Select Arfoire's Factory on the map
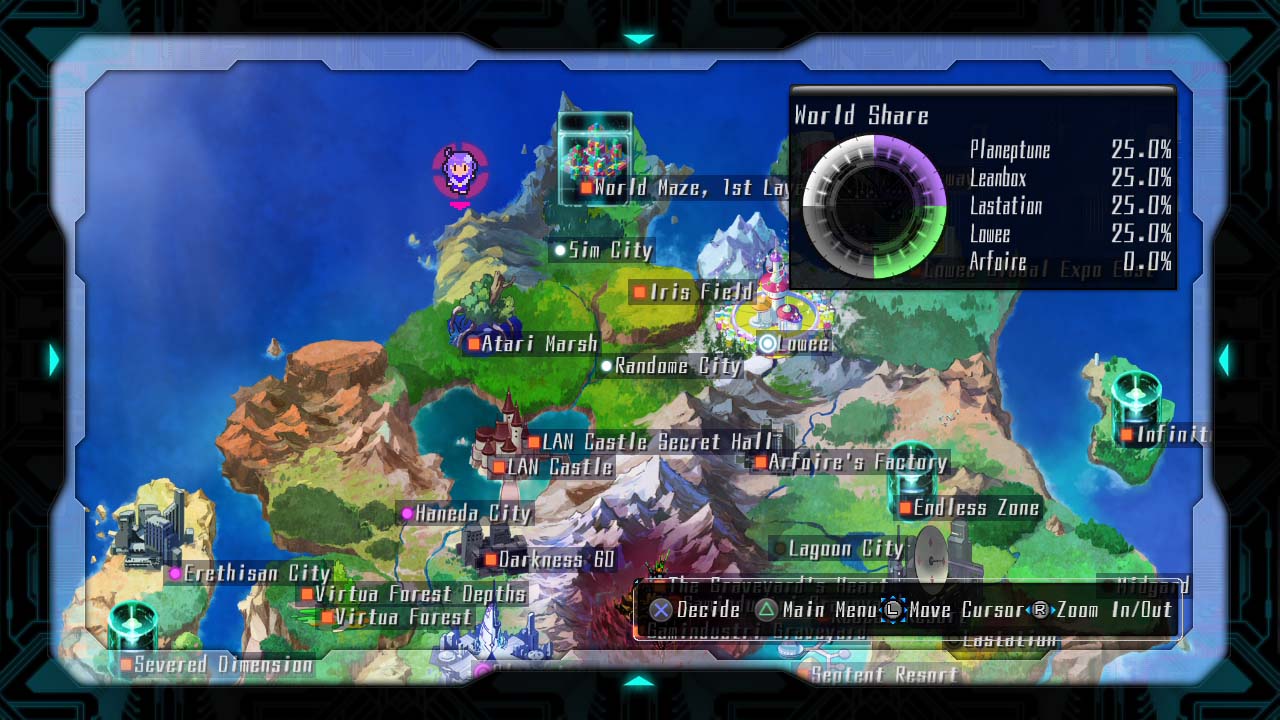 [760, 462]
